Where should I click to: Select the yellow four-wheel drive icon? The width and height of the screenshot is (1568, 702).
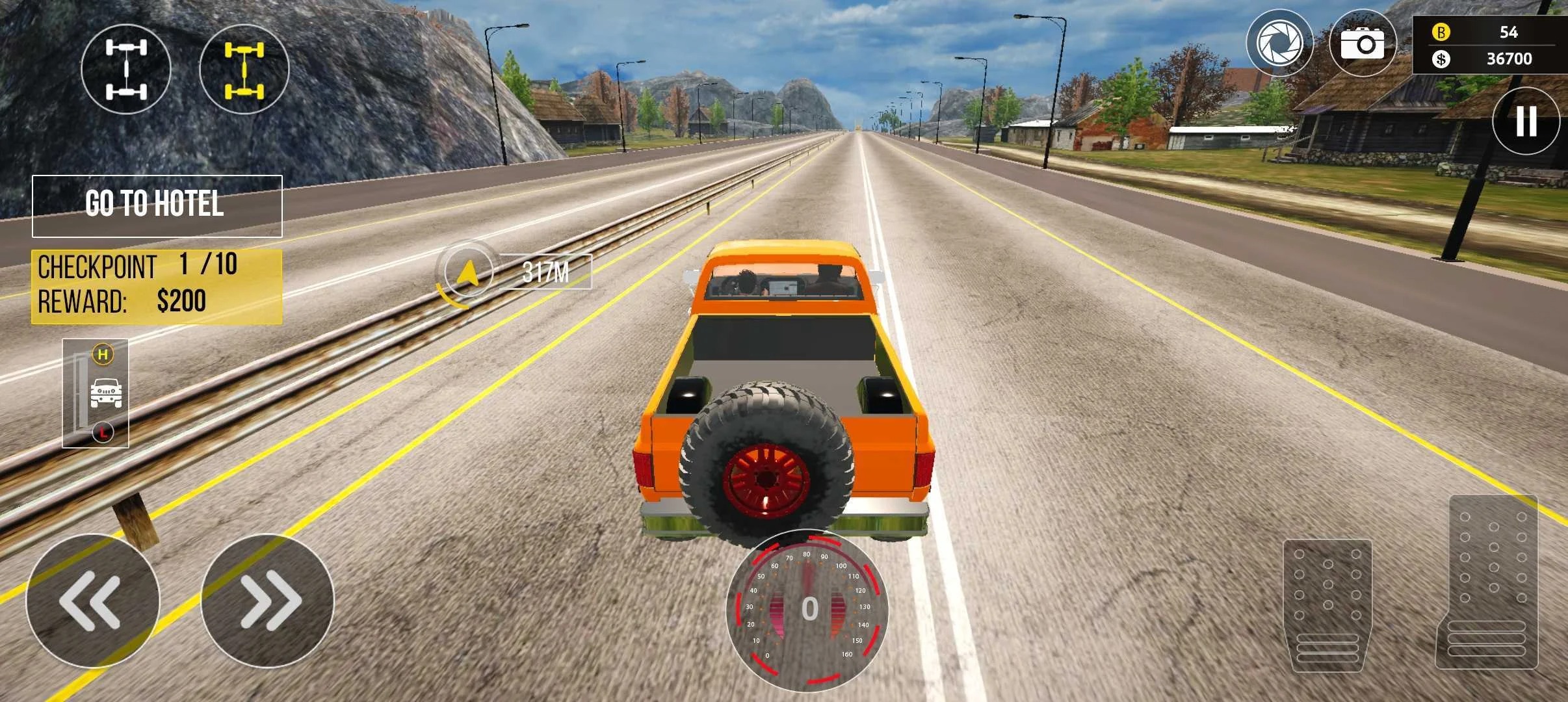[244, 69]
